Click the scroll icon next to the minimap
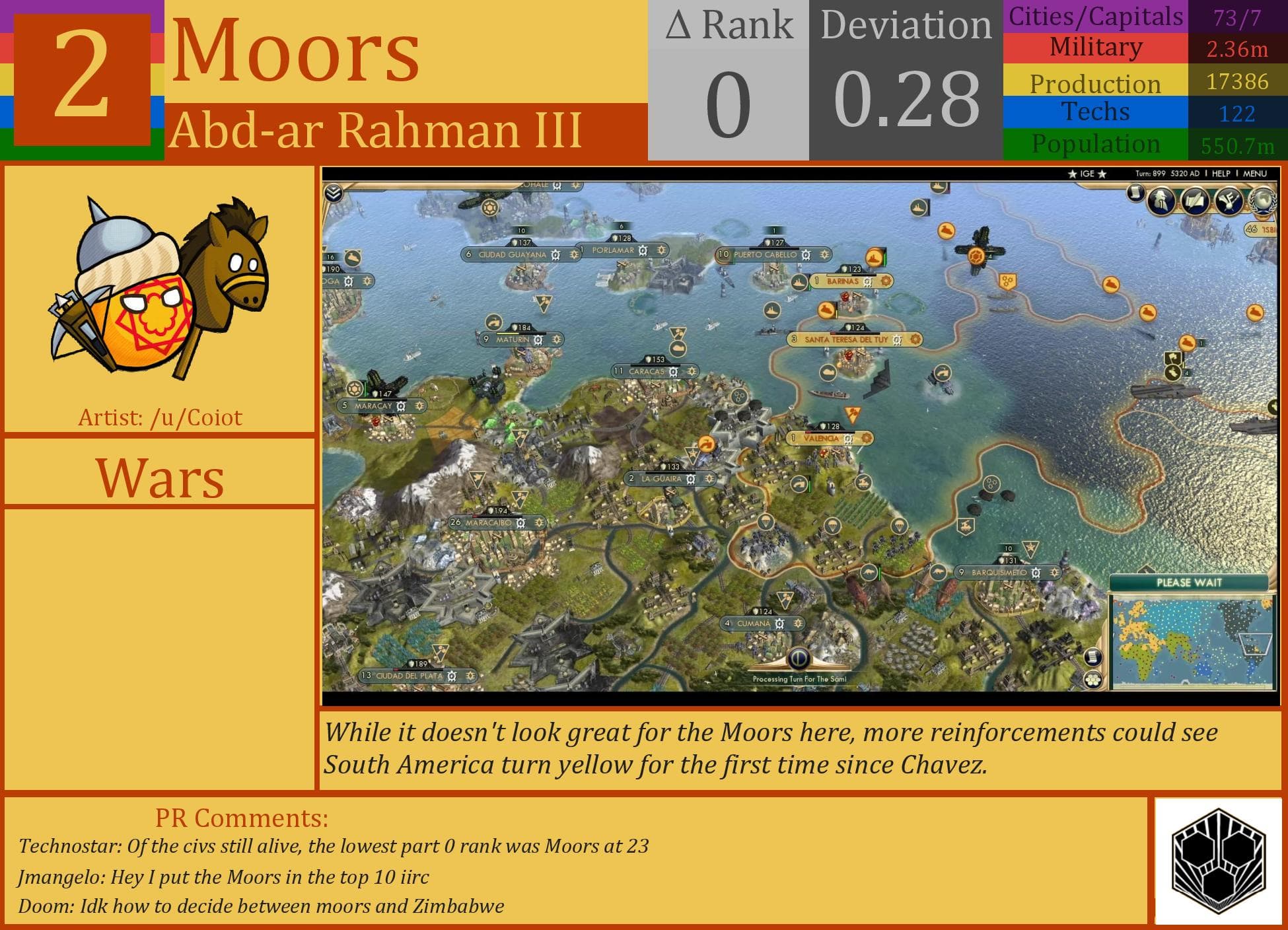Screen dimensions: 1288x930 1093,657
